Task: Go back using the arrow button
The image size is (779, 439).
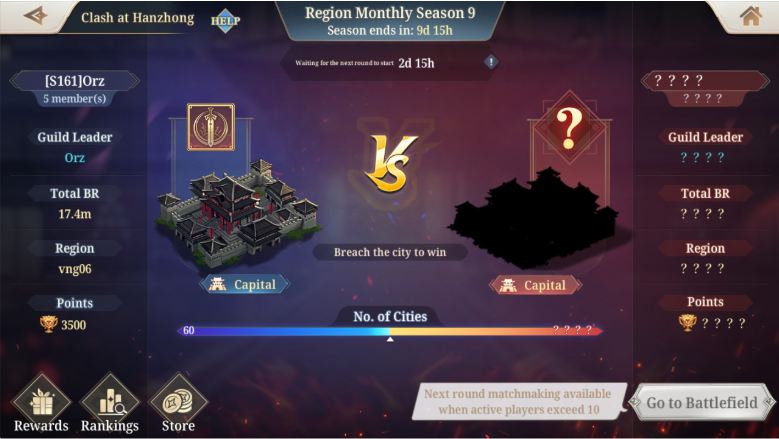Action: coord(36,16)
